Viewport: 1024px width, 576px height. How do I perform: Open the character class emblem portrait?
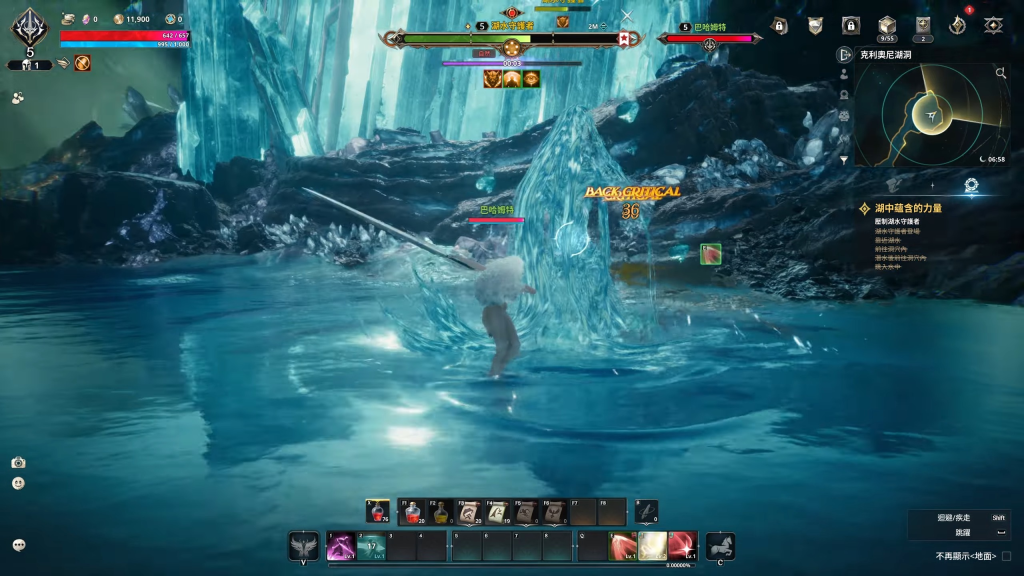[x=29, y=28]
